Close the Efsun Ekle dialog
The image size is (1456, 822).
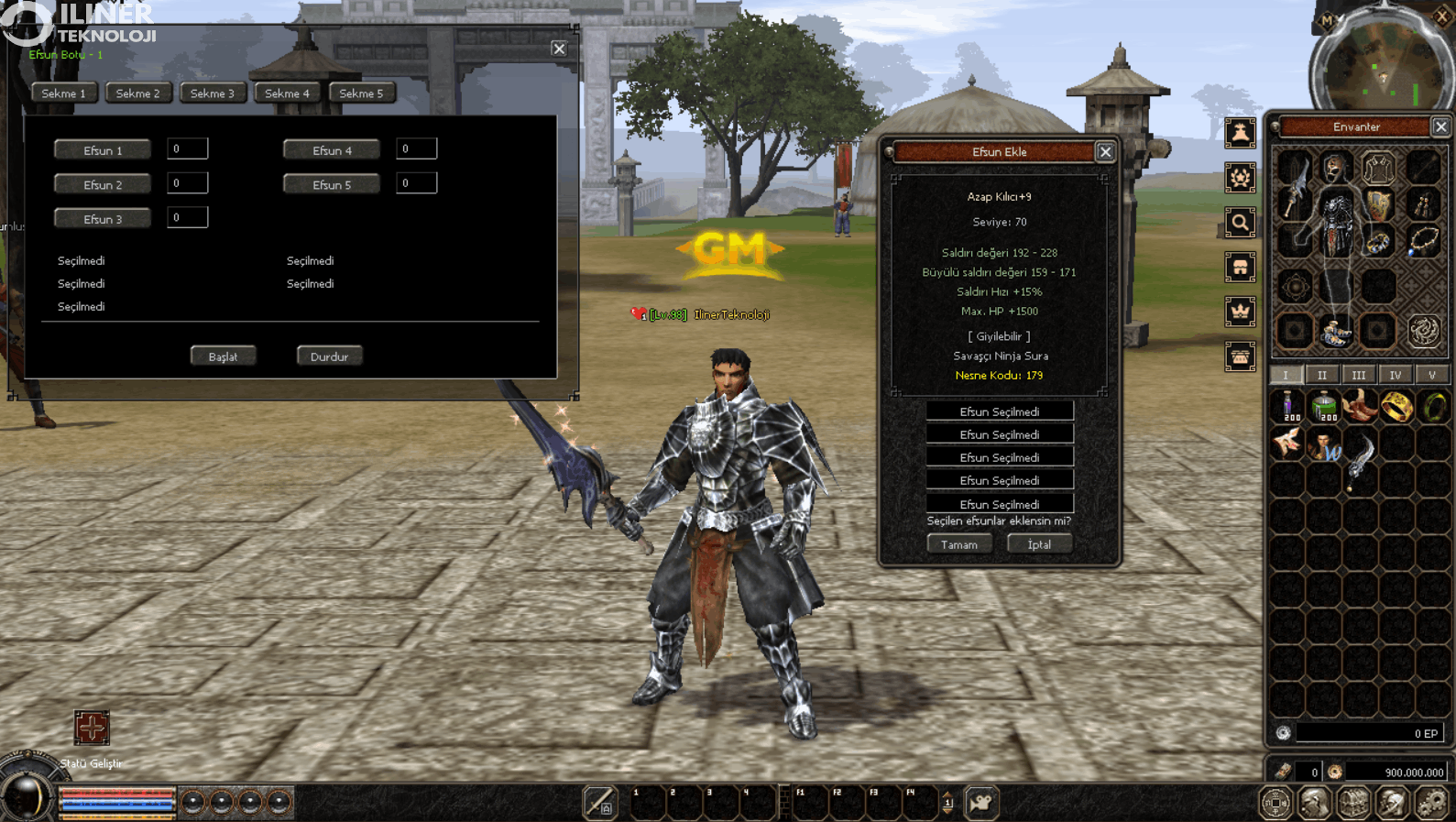(x=1105, y=152)
